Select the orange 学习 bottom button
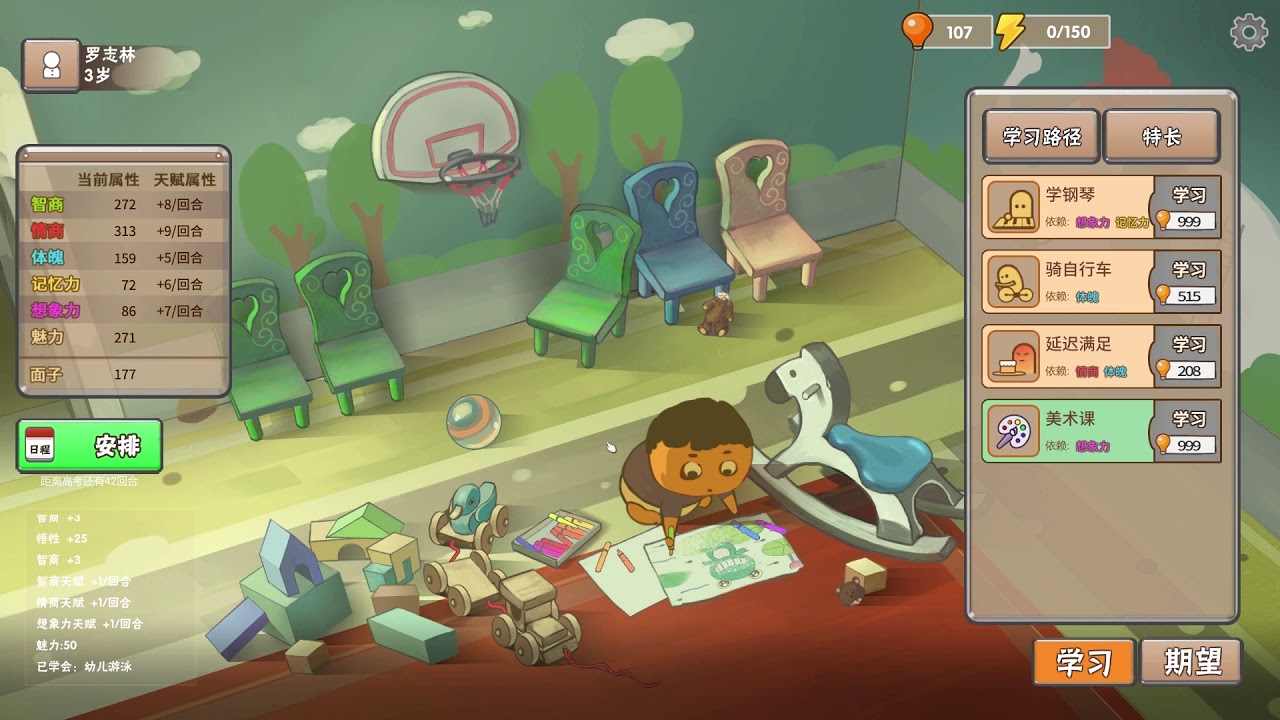 1084,662
